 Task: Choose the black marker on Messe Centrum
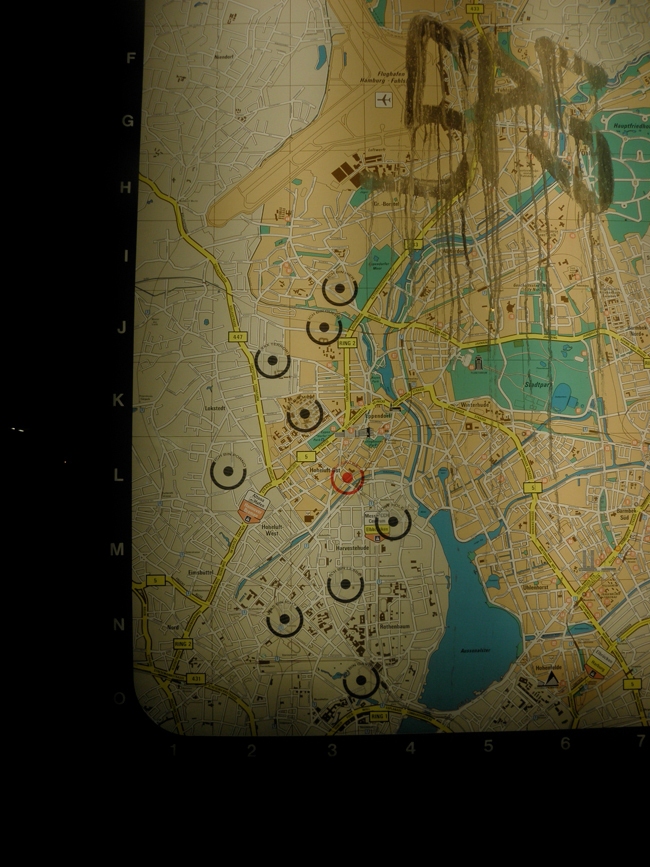click(393, 521)
